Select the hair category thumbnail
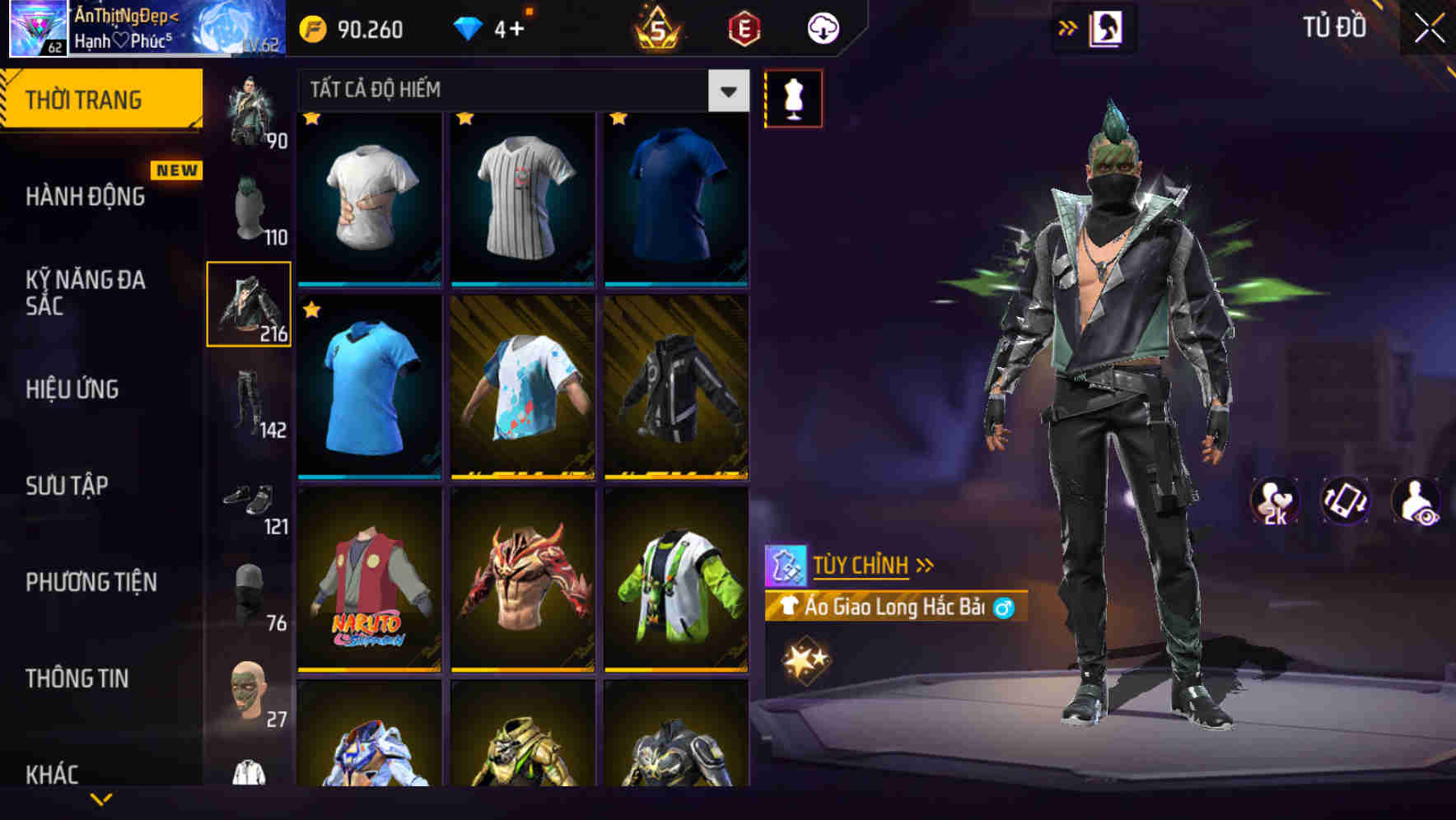The image size is (1456, 820). tap(249, 204)
